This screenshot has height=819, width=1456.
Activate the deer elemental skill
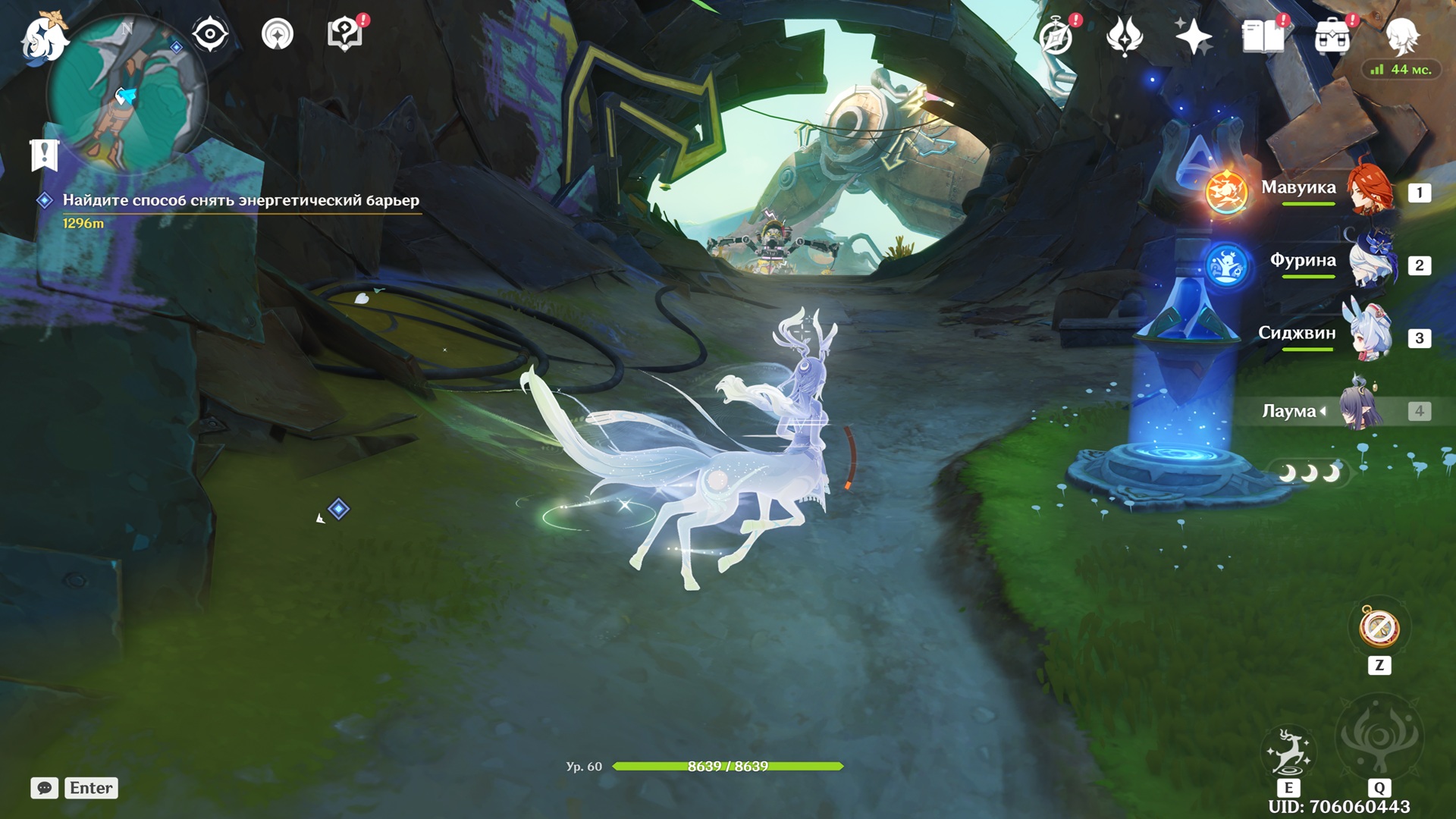1288,751
